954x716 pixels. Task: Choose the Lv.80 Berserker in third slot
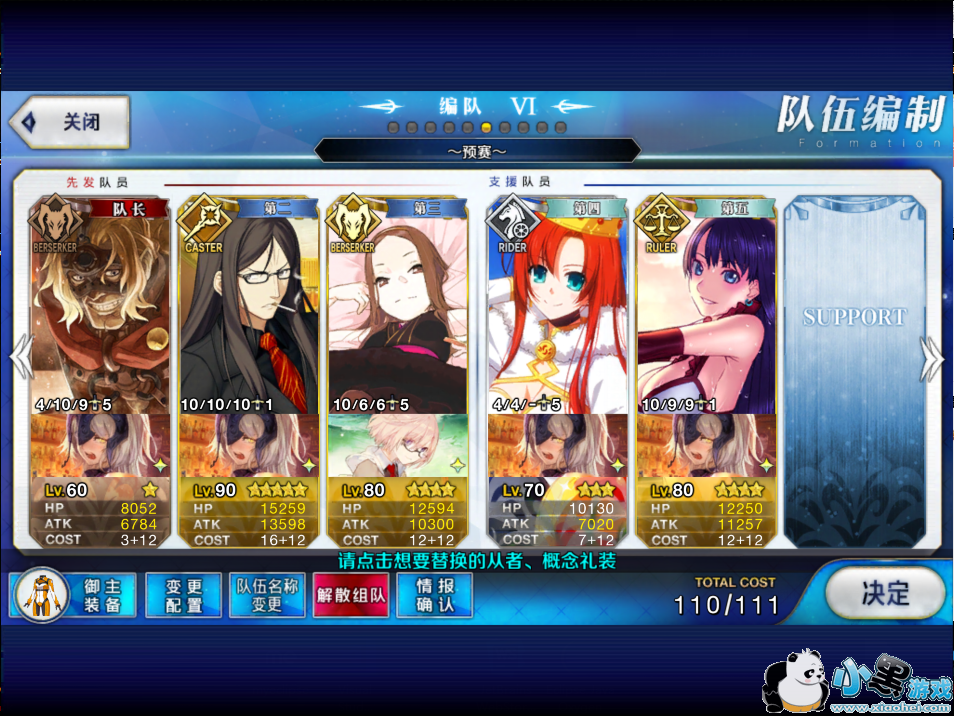tap(398, 310)
